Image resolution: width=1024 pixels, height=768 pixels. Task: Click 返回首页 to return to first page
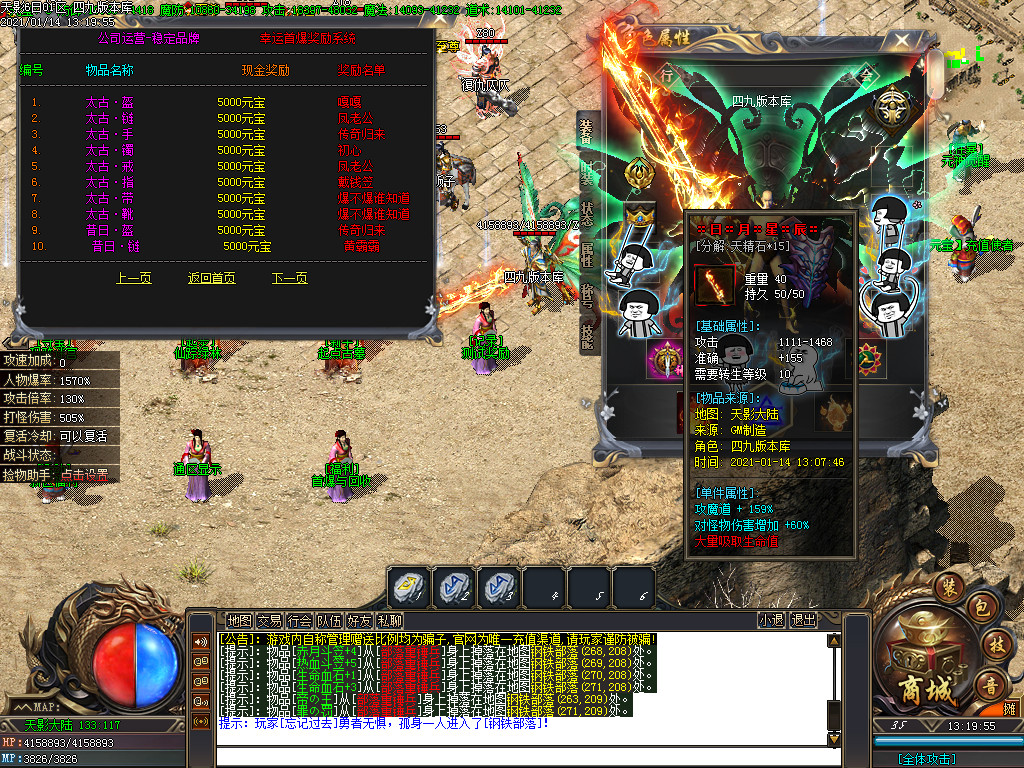tap(211, 278)
